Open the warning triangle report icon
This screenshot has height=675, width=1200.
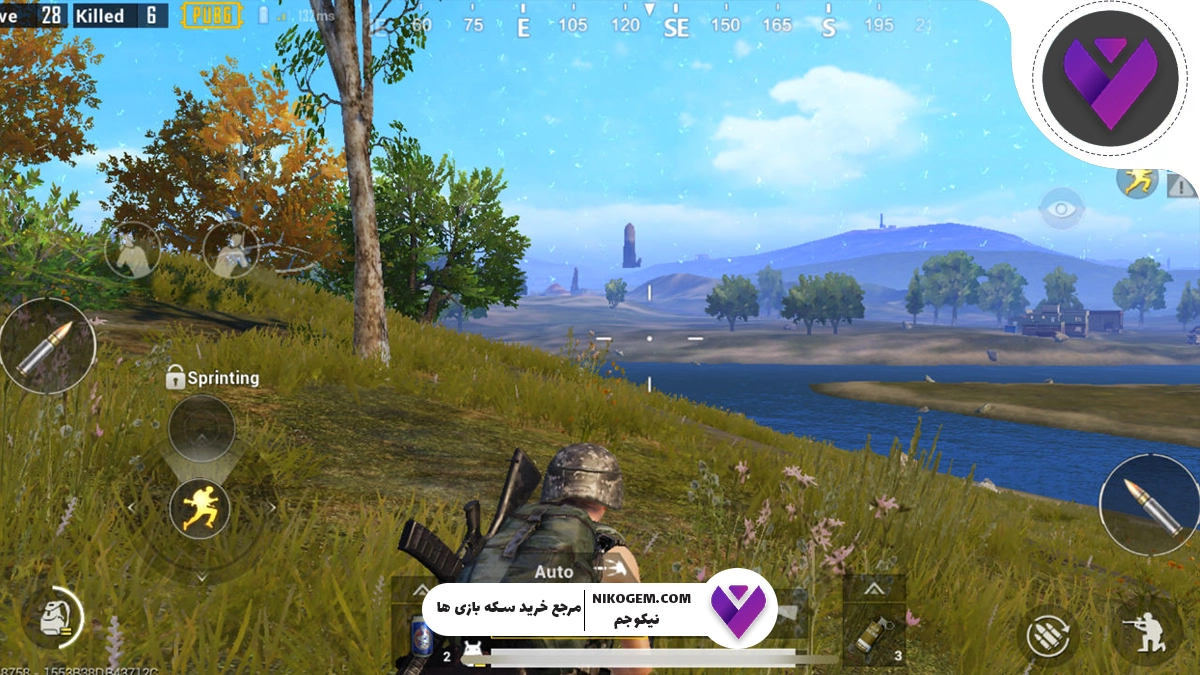(1180, 185)
